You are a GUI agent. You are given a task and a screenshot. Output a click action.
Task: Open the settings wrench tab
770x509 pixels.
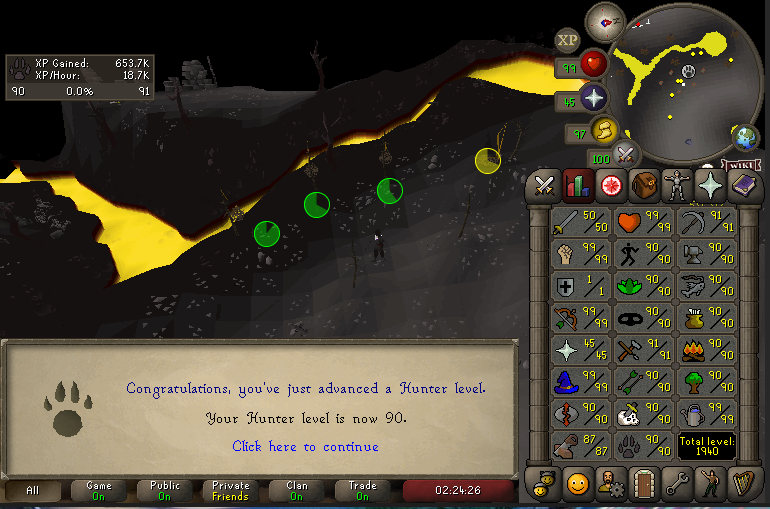point(678,484)
